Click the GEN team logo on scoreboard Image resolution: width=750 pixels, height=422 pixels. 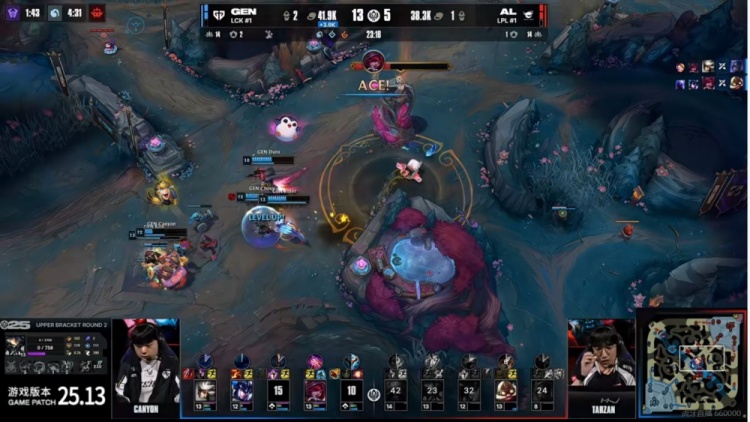[x=219, y=14]
